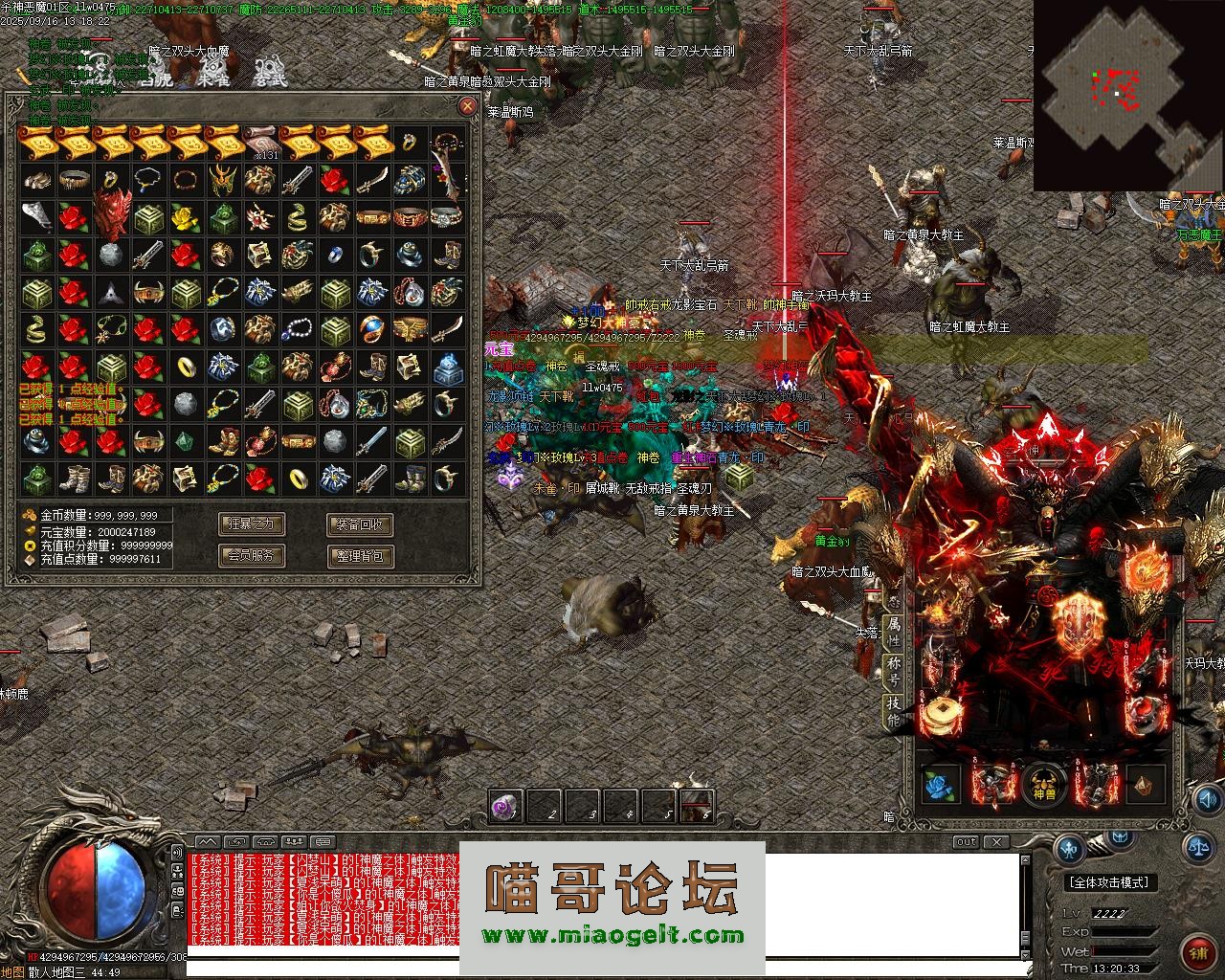Select the yellow rose in the bag
Viewport: 1225px width, 980px height.
185,218
